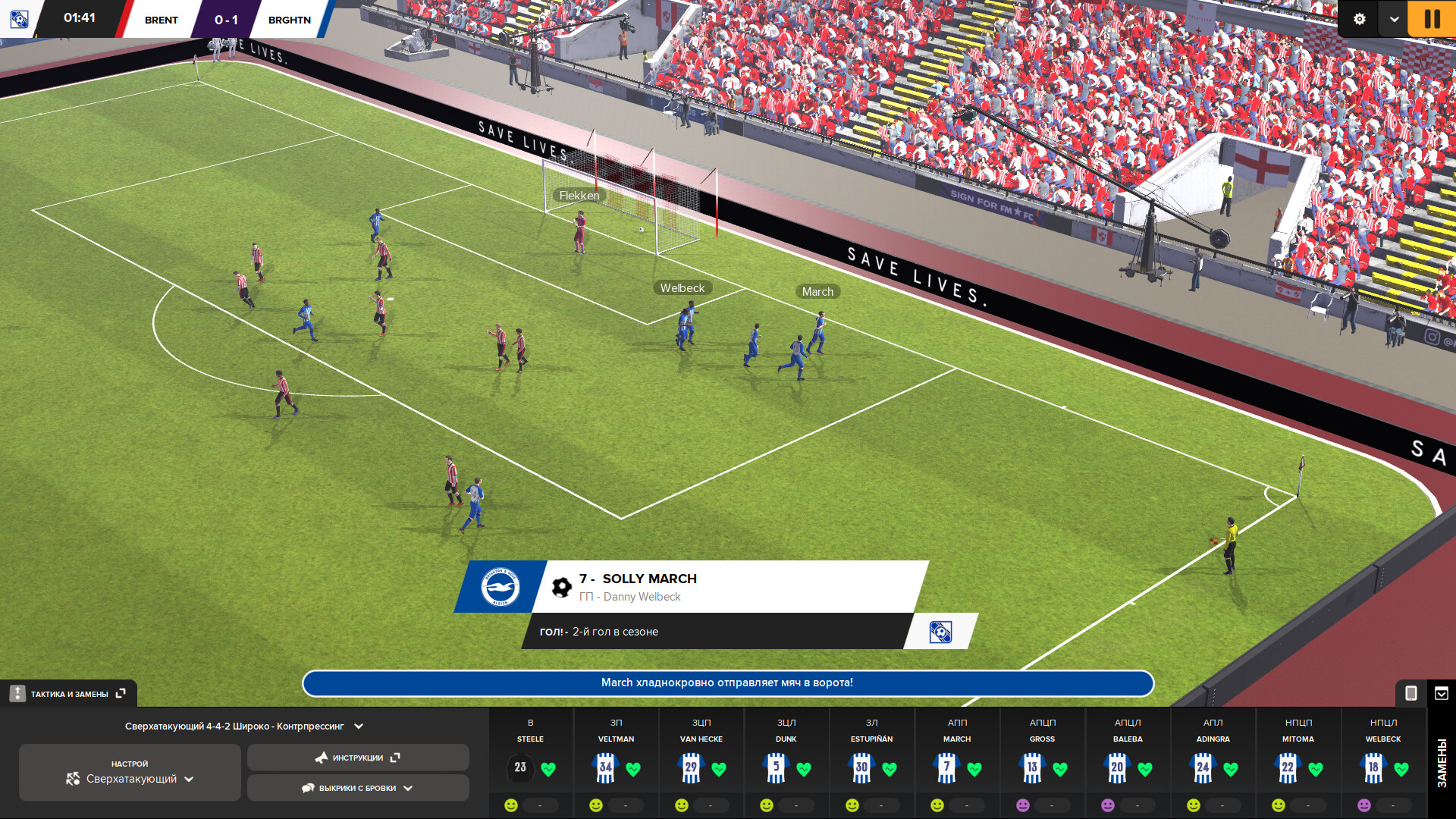Switch to the Тактика и замены tab

point(68,693)
